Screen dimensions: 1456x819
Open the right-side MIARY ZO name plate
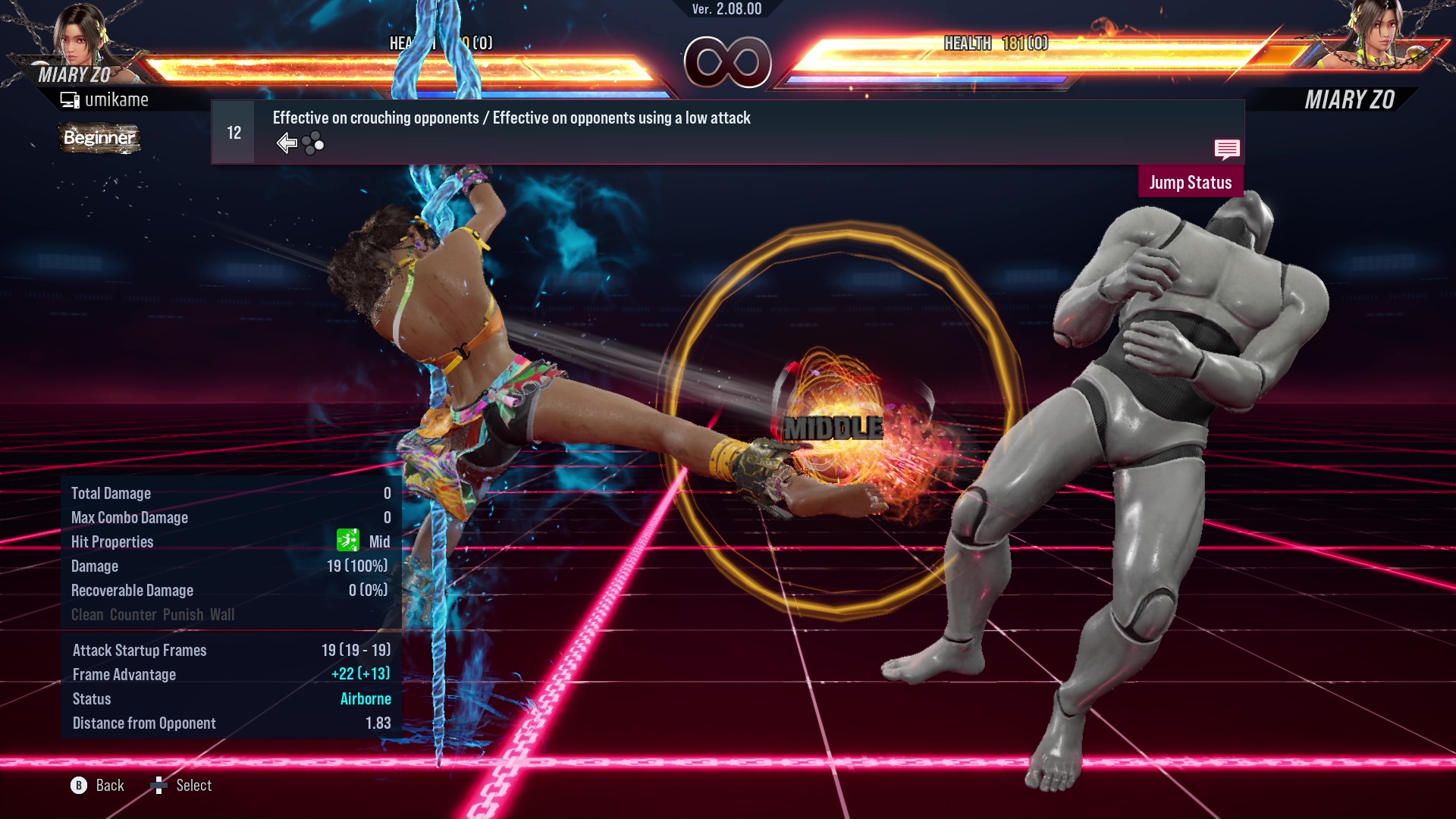[1350, 99]
